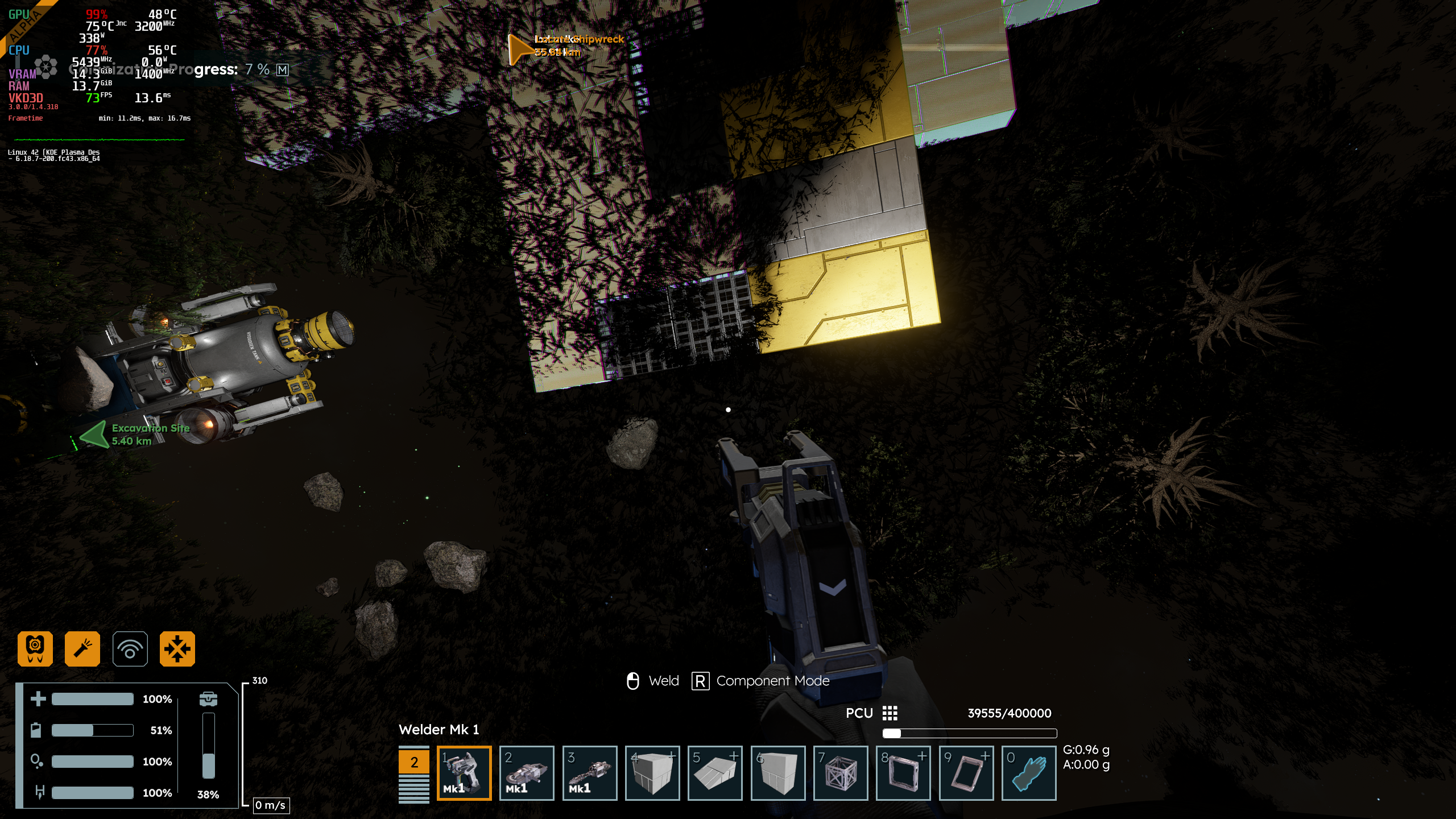Enable the broadcast signal icon

tap(130, 648)
